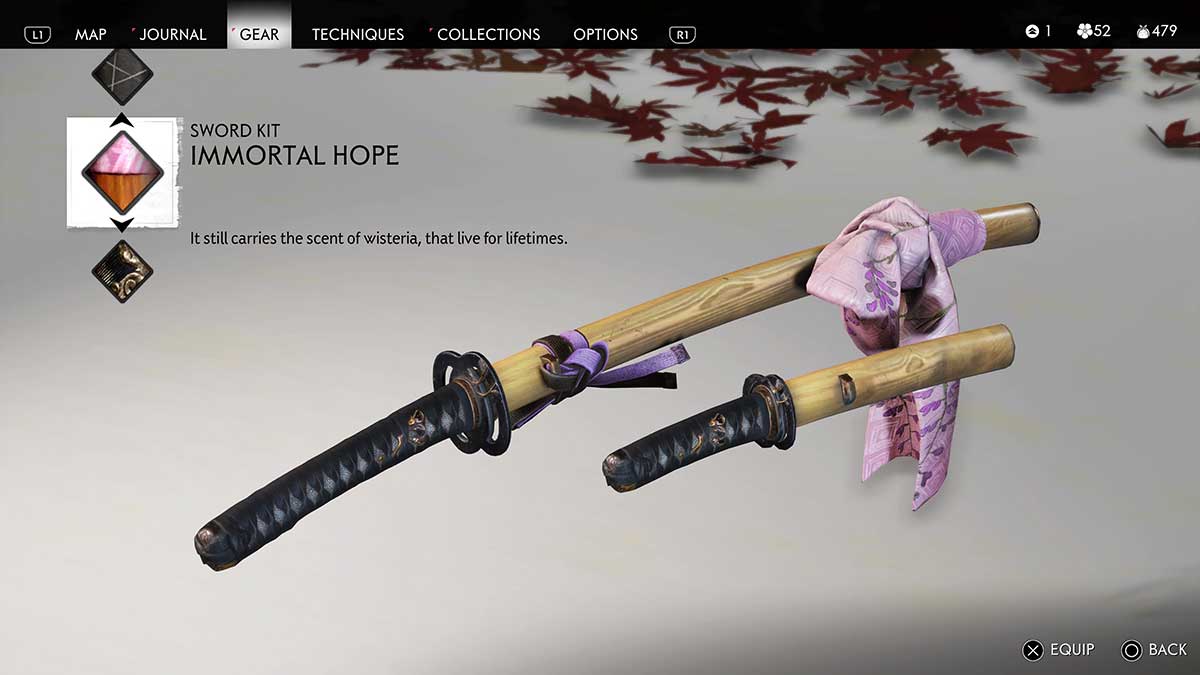1200x675 pixels.
Task: Choose the dark gold-patterned sword kit below
Action: tap(122, 270)
